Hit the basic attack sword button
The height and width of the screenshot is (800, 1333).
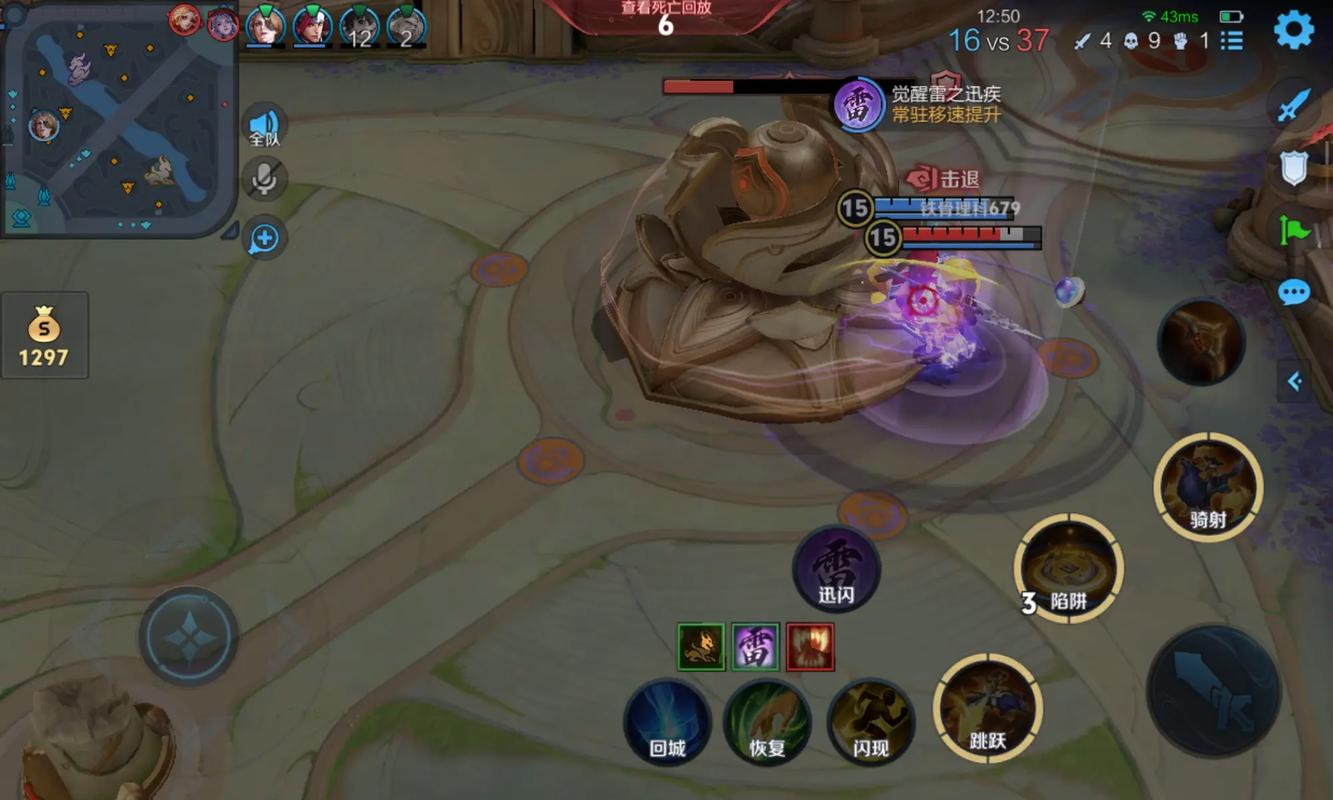pyautogui.click(x=1213, y=692)
